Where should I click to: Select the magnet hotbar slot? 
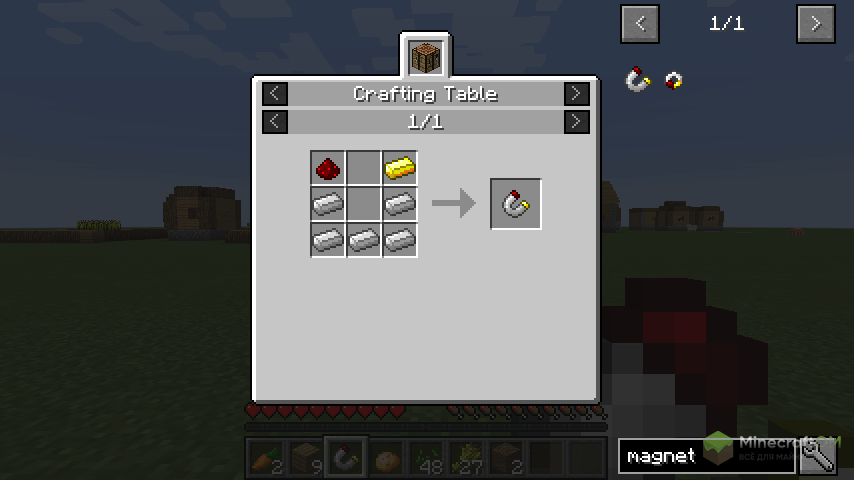pyautogui.click(x=347, y=457)
